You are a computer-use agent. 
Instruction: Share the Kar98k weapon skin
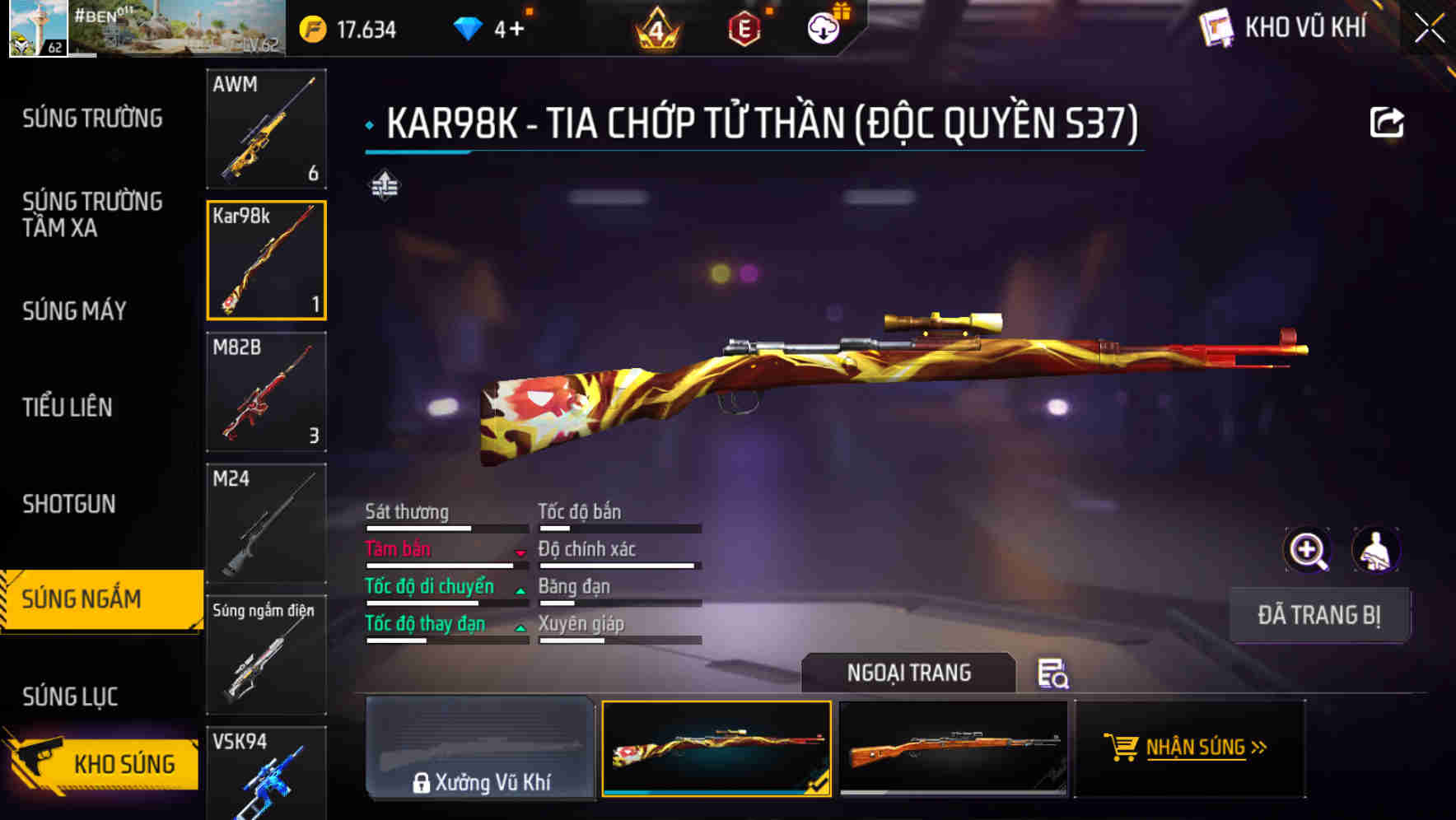point(1388,121)
